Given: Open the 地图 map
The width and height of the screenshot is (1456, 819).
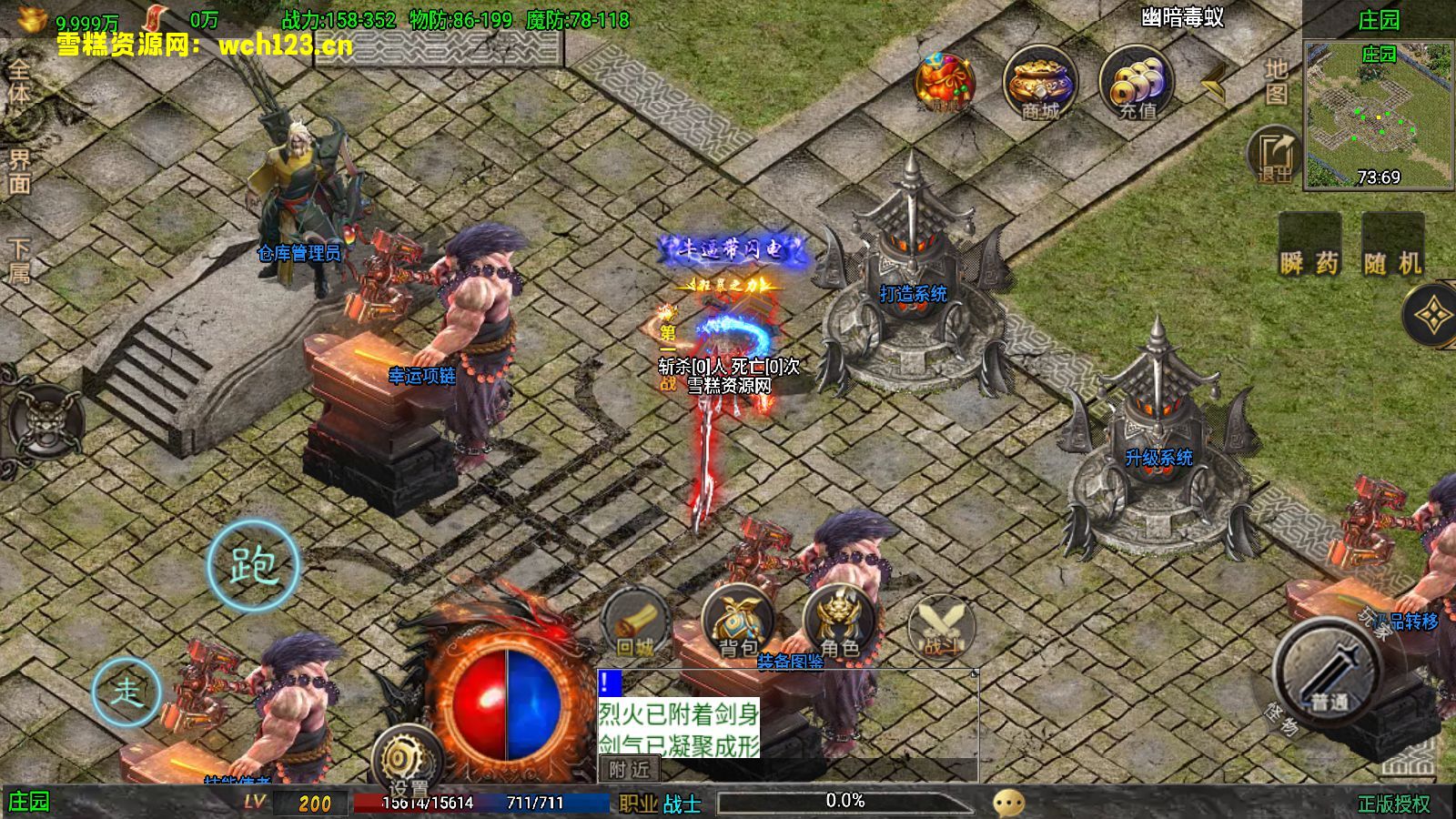Looking at the screenshot, I should click(1276, 82).
